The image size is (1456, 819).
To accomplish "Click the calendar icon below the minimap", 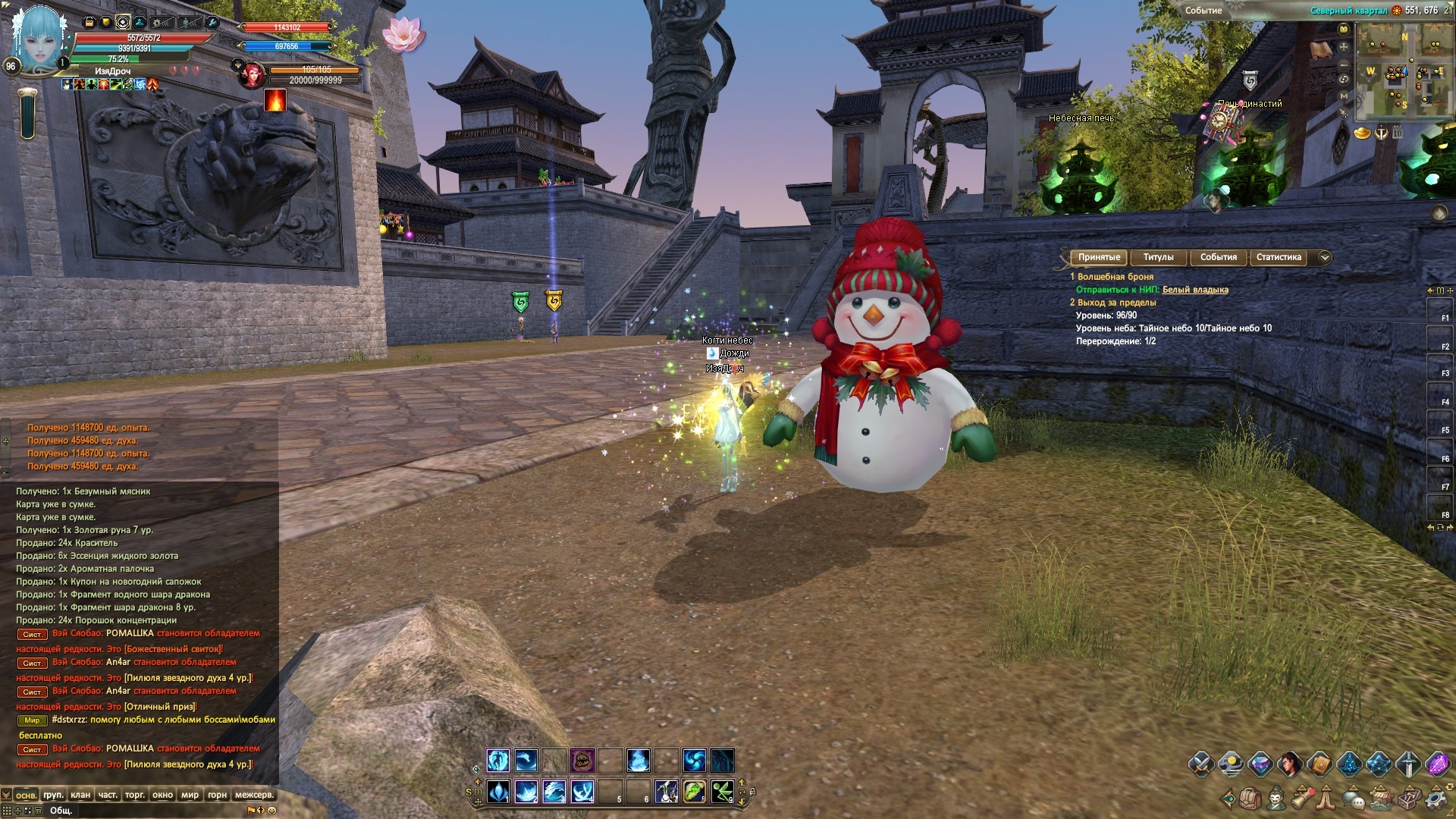I will pyautogui.click(x=1397, y=133).
